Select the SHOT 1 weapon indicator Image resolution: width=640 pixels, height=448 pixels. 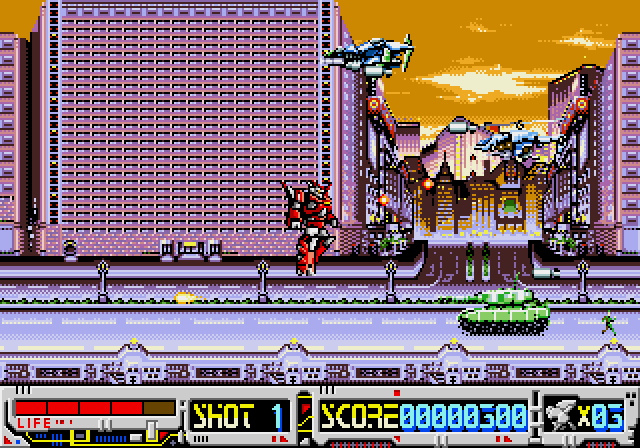pyautogui.click(x=240, y=413)
